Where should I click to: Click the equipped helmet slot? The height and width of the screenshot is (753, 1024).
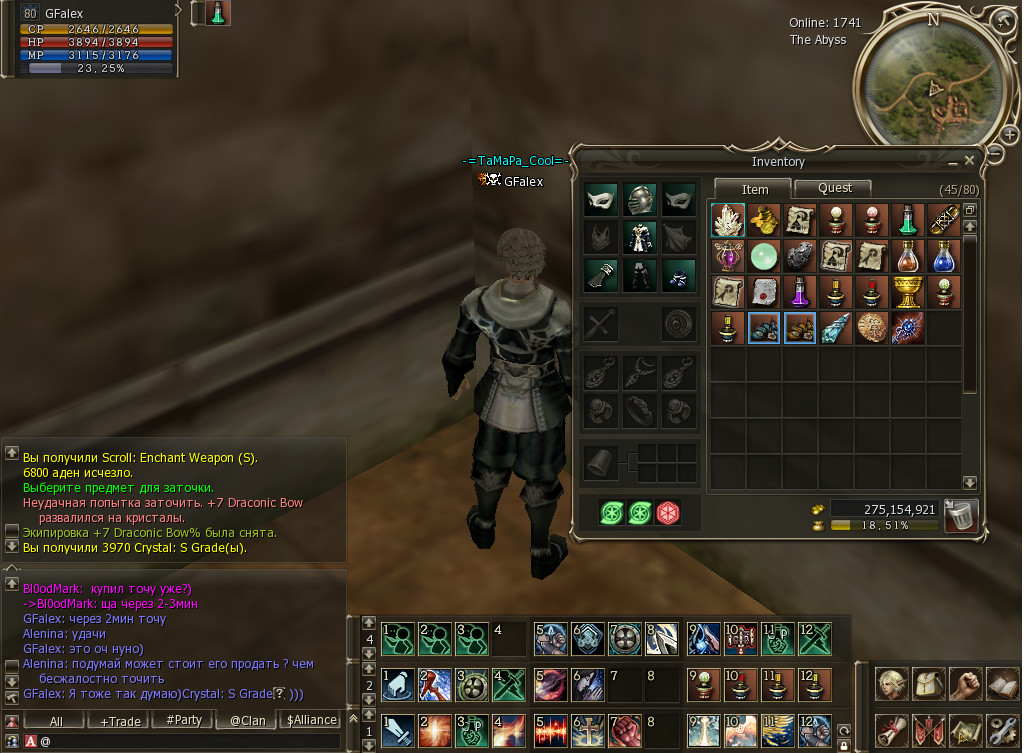640,198
